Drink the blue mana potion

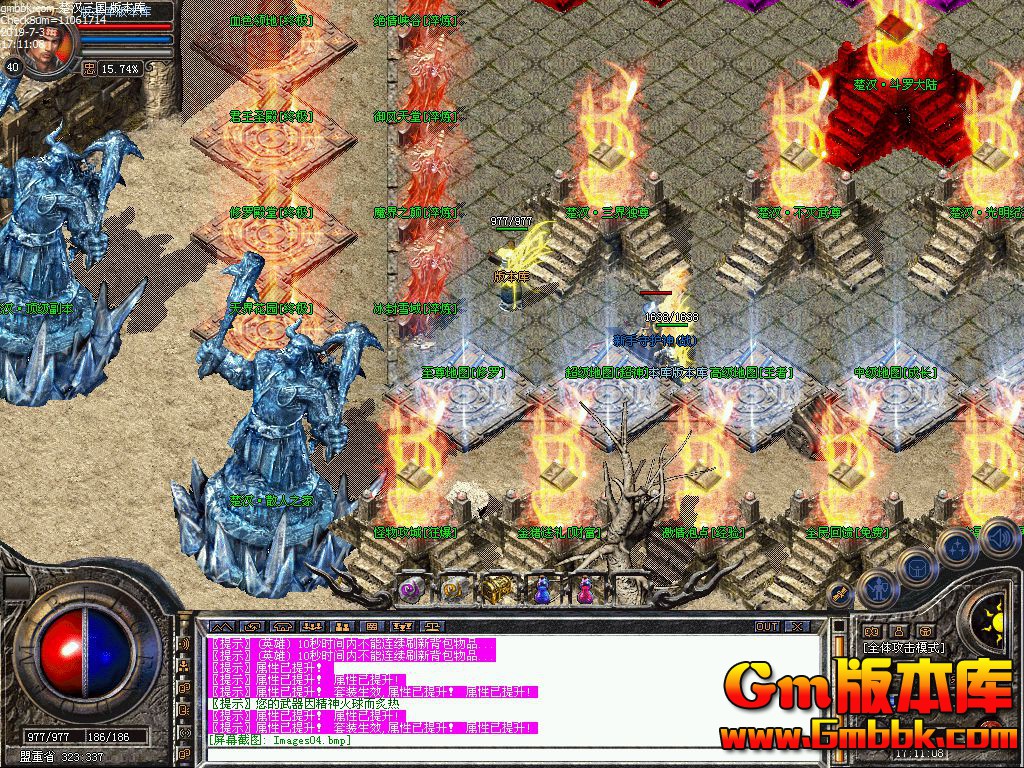[541, 590]
